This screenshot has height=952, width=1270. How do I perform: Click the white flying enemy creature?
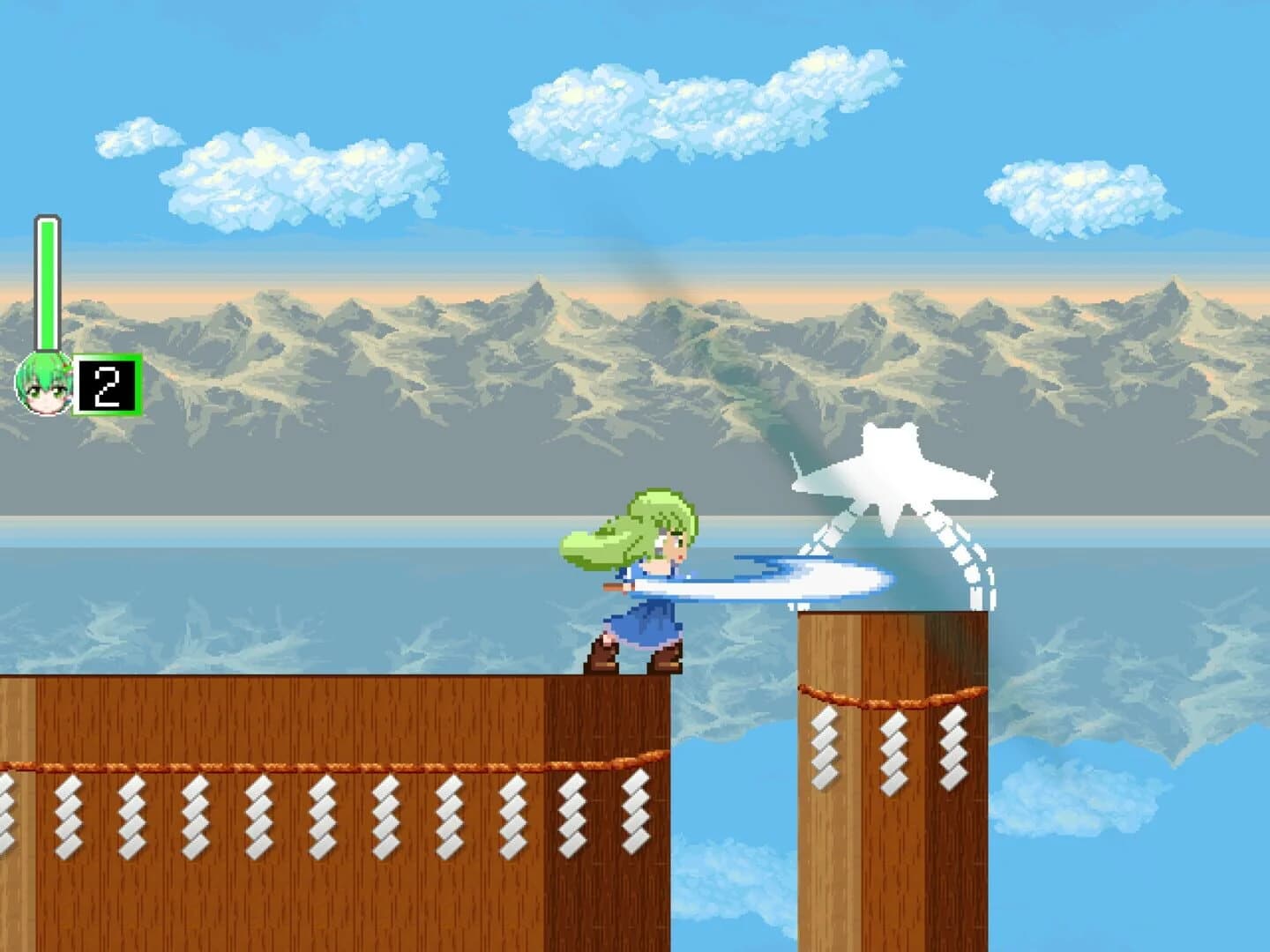coord(891,480)
